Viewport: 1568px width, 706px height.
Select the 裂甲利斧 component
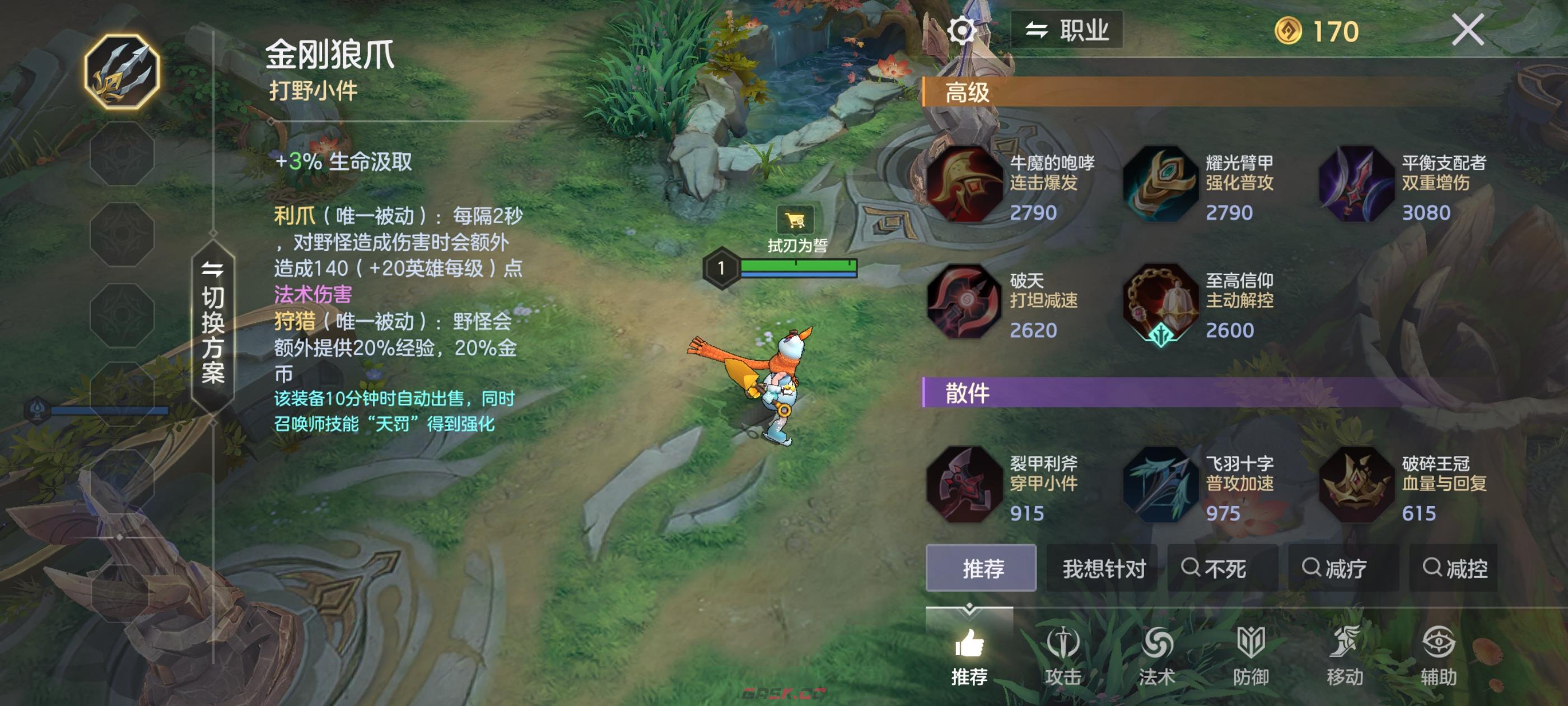tap(965, 485)
